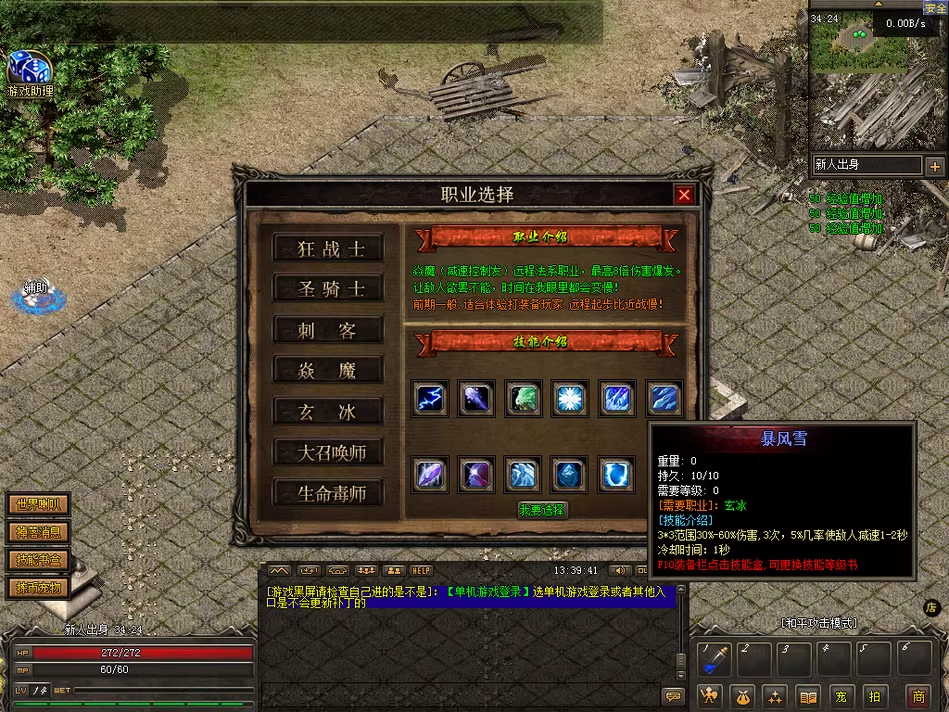Open the character panel warrior icon
The image size is (949, 712).
point(711,696)
